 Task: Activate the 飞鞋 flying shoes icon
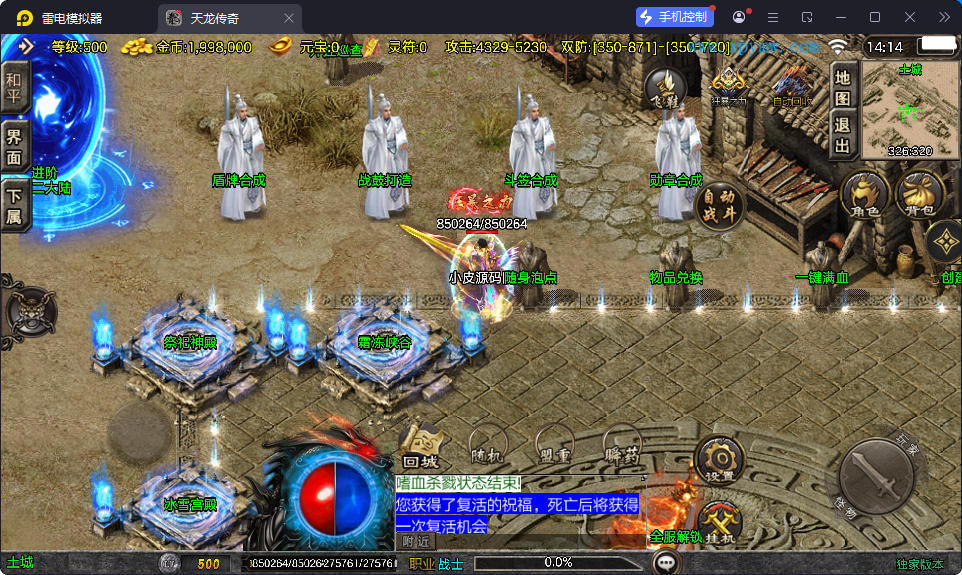[x=664, y=88]
